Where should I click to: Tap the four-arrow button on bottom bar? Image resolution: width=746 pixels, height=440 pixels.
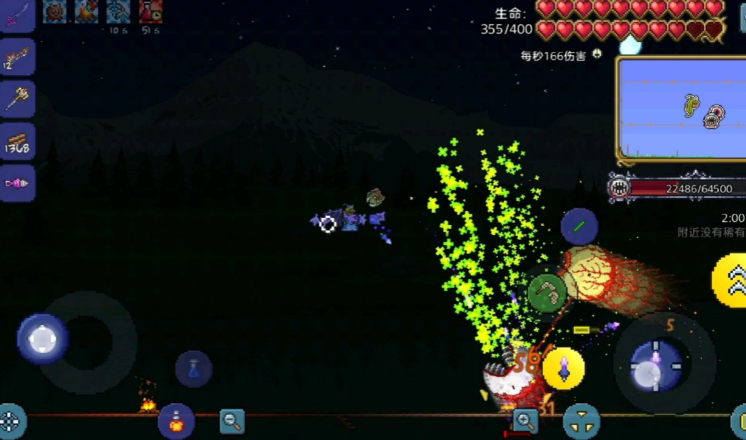click(x=581, y=421)
